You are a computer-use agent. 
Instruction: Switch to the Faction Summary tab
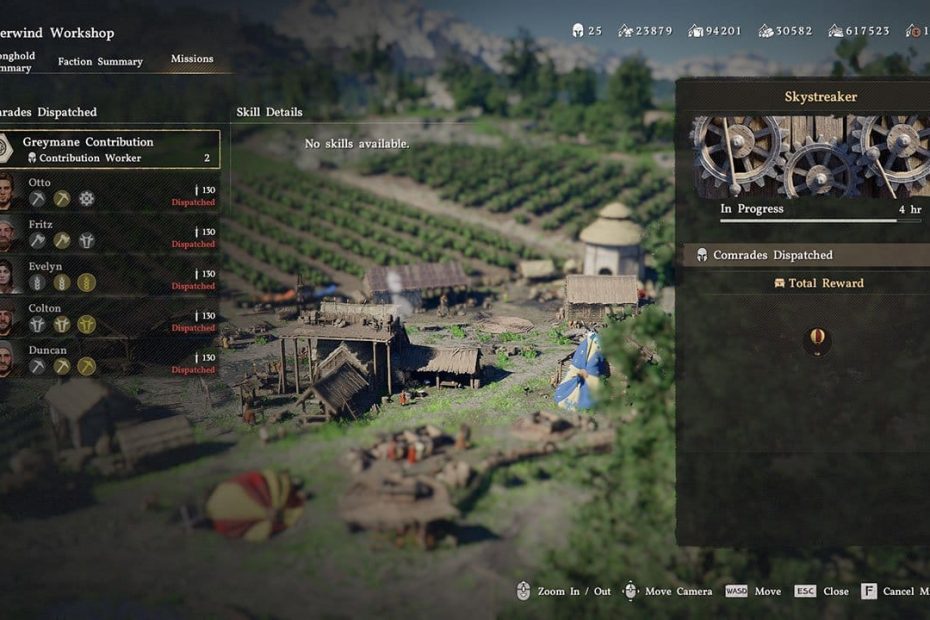click(x=100, y=61)
